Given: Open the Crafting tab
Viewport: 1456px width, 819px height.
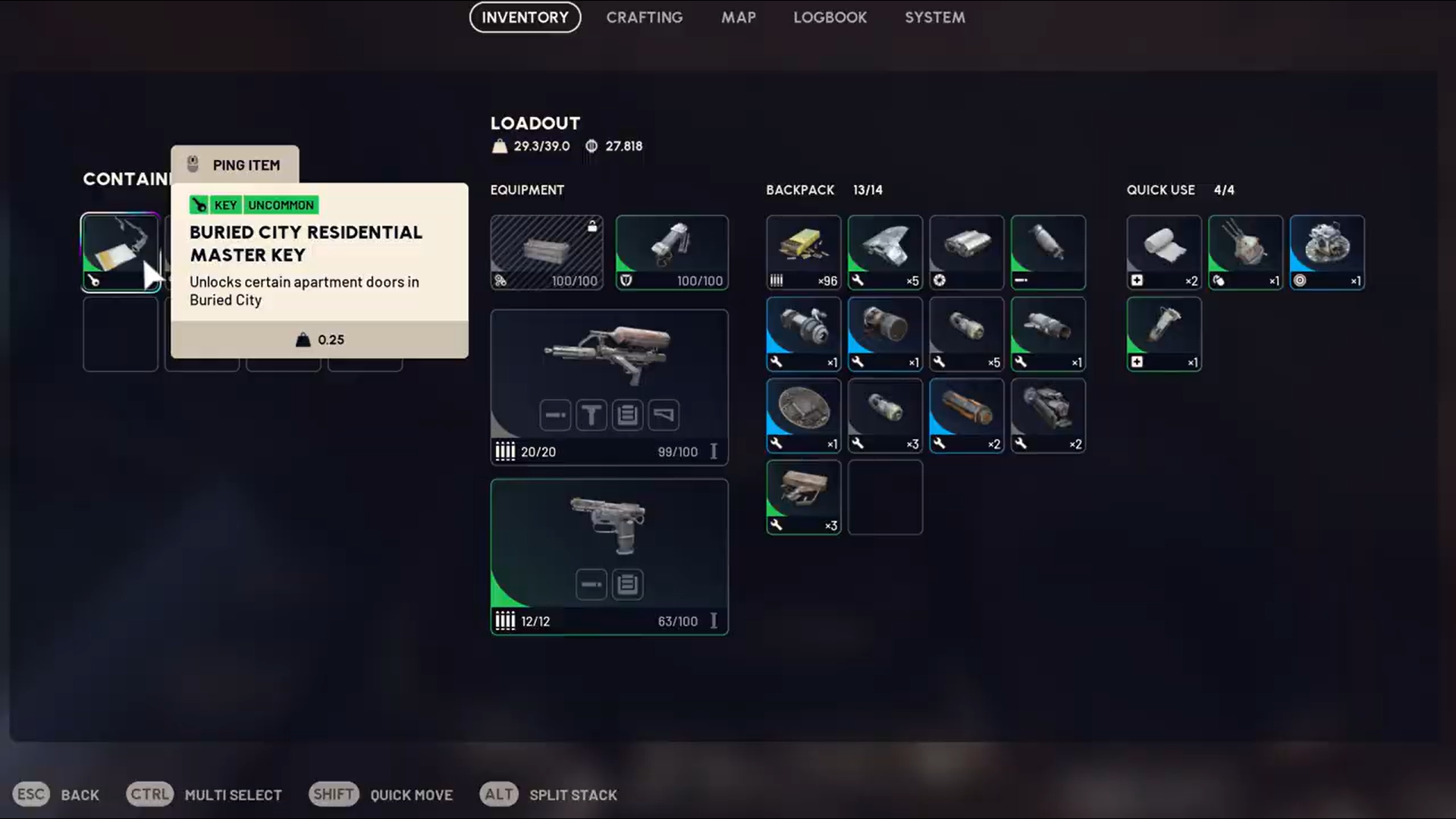Looking at the screenshot, I should pos(644,17).
